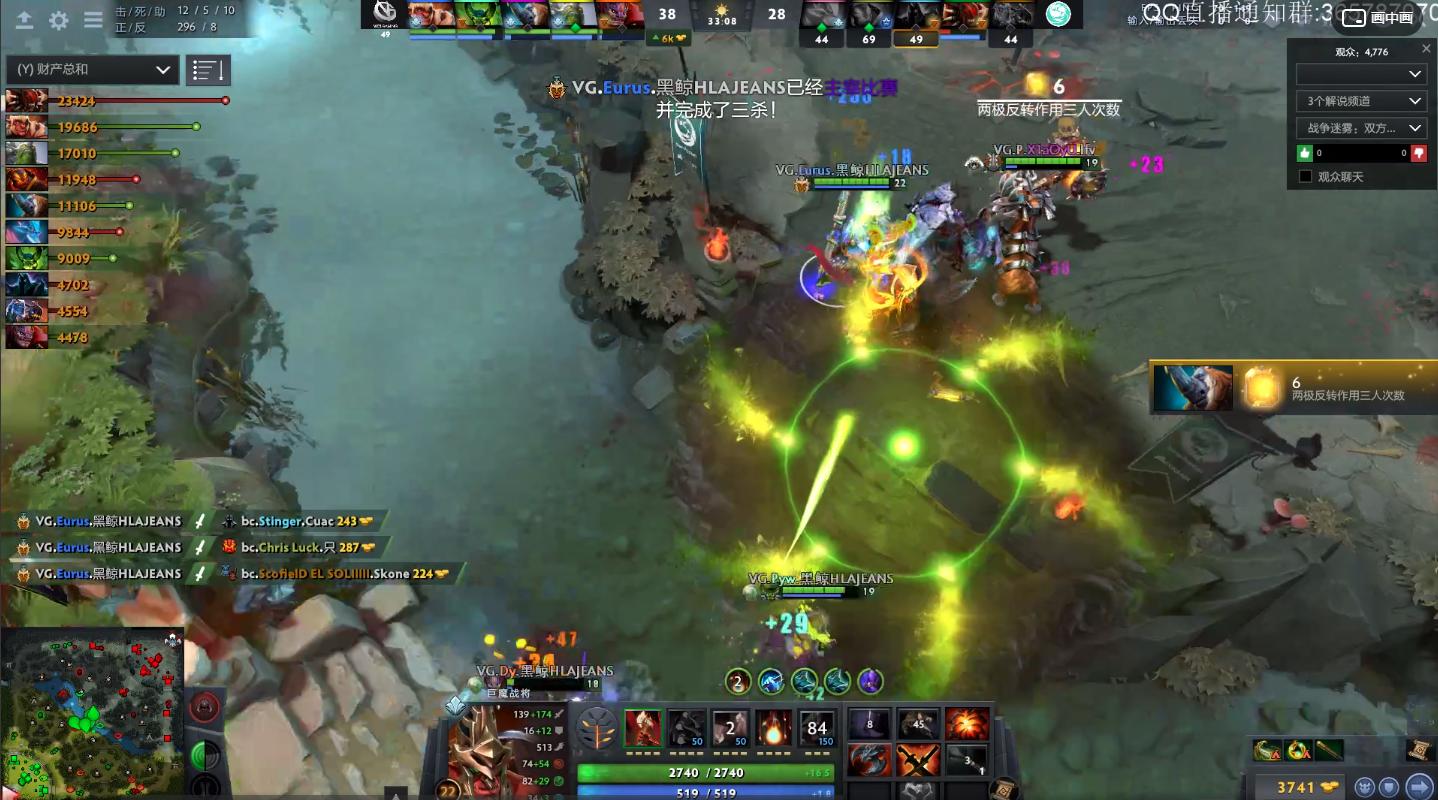The height and width of the screenshot is (800, 1438).
Task: Toggle the thumbs down rating for the broadcast
Action: pos(1421,152)
